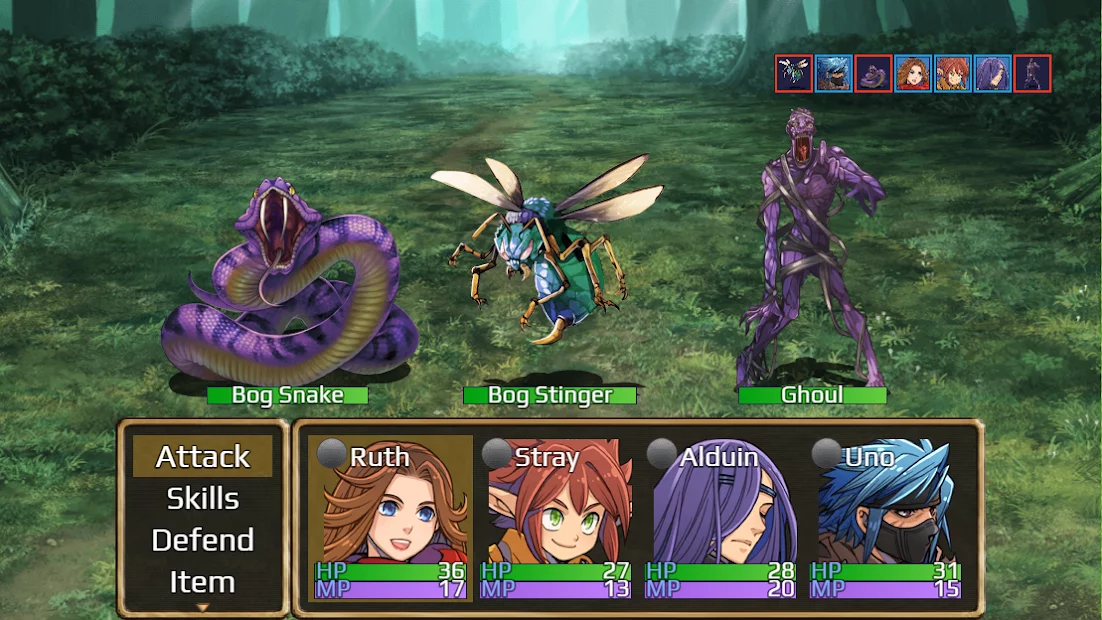
Task: Select Defend from the battle menu
Action: 202,540
